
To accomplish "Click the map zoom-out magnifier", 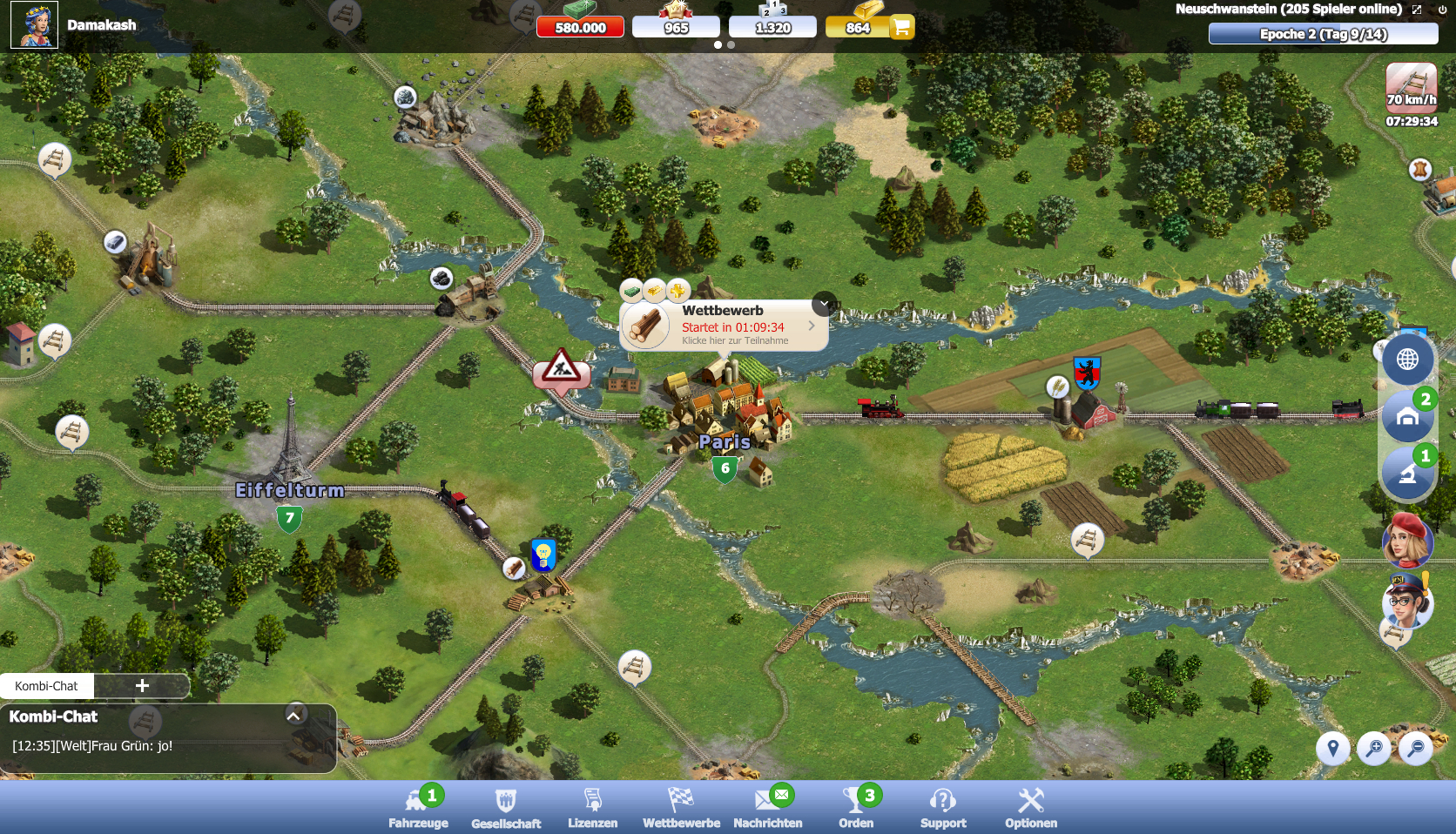I will (1416, 748).
